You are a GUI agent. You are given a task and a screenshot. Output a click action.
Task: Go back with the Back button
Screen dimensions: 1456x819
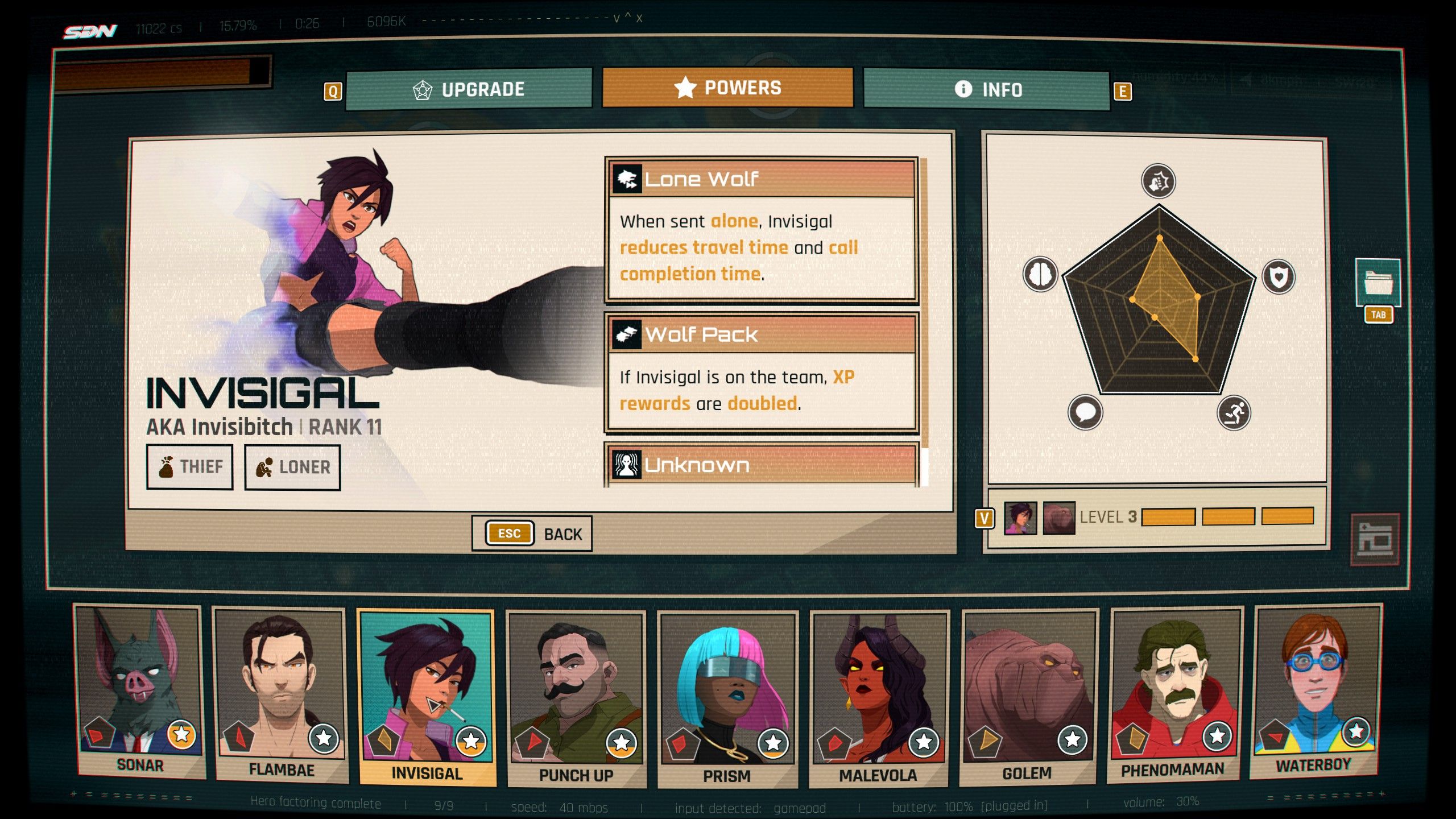coord(532,533)
